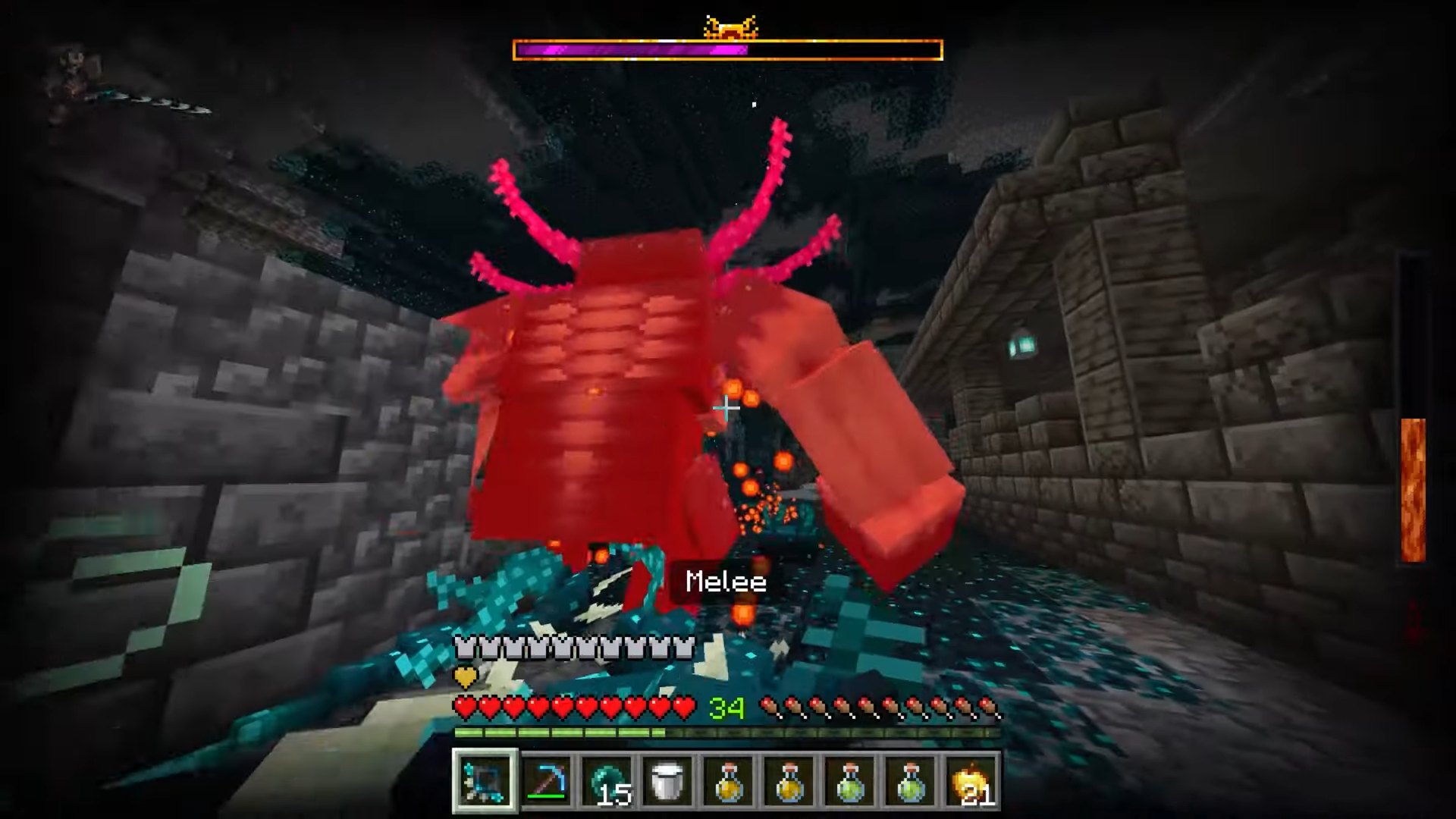1456x819 pixels.
Task: Select the teal weapon in the highlighted hotbar slot
Action: (x=485, y=780)
